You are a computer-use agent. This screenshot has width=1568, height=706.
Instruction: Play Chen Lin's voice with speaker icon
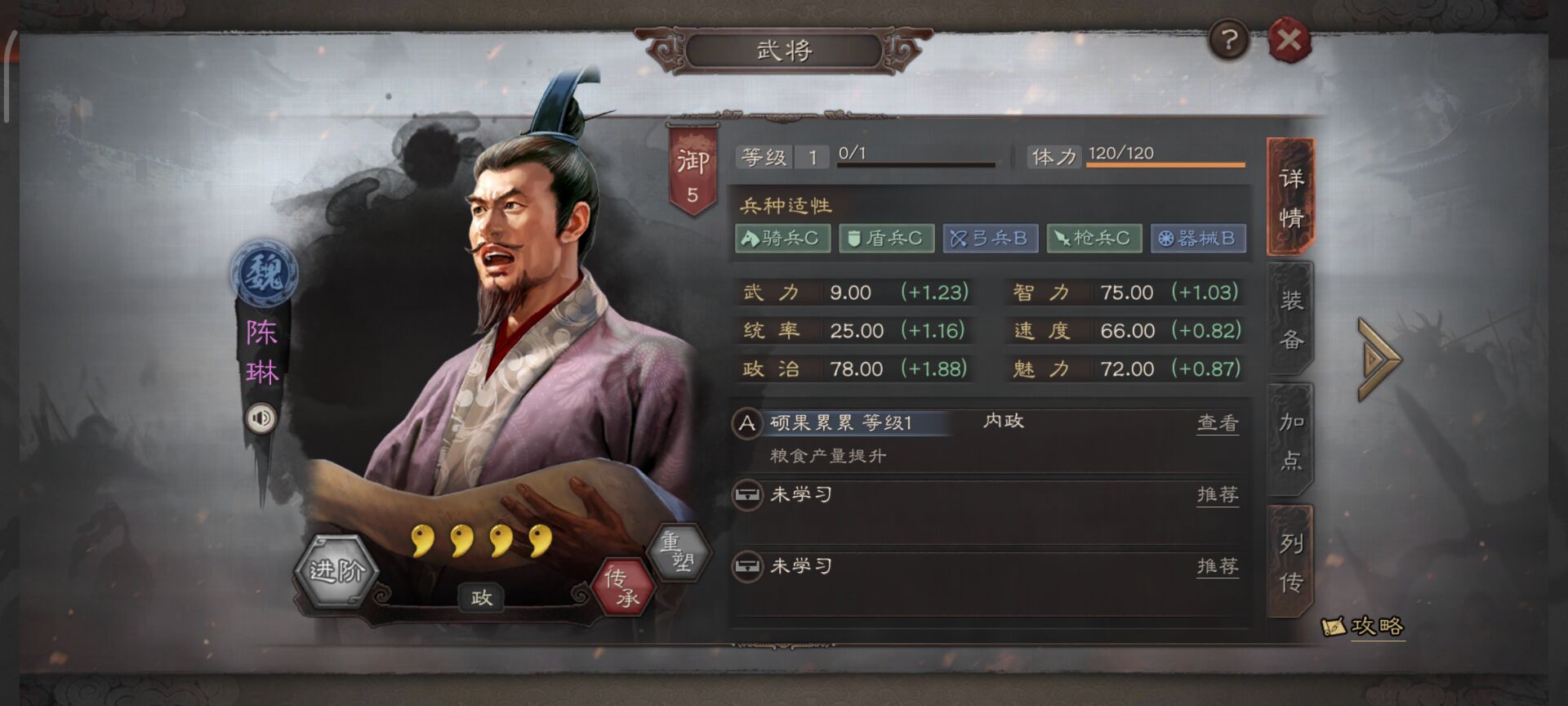(x=261, y=418)
